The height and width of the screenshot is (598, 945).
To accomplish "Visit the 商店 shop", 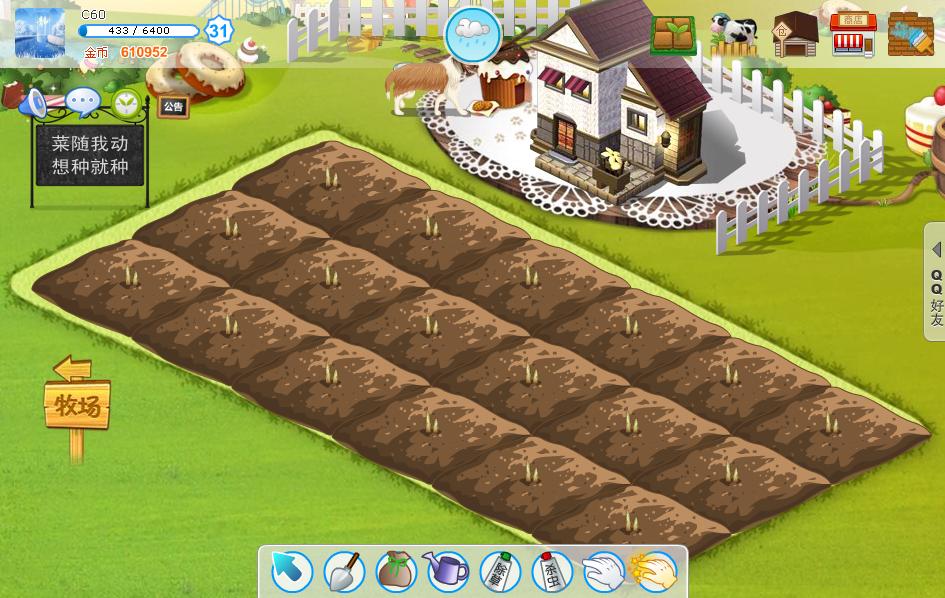I will 853,35.
